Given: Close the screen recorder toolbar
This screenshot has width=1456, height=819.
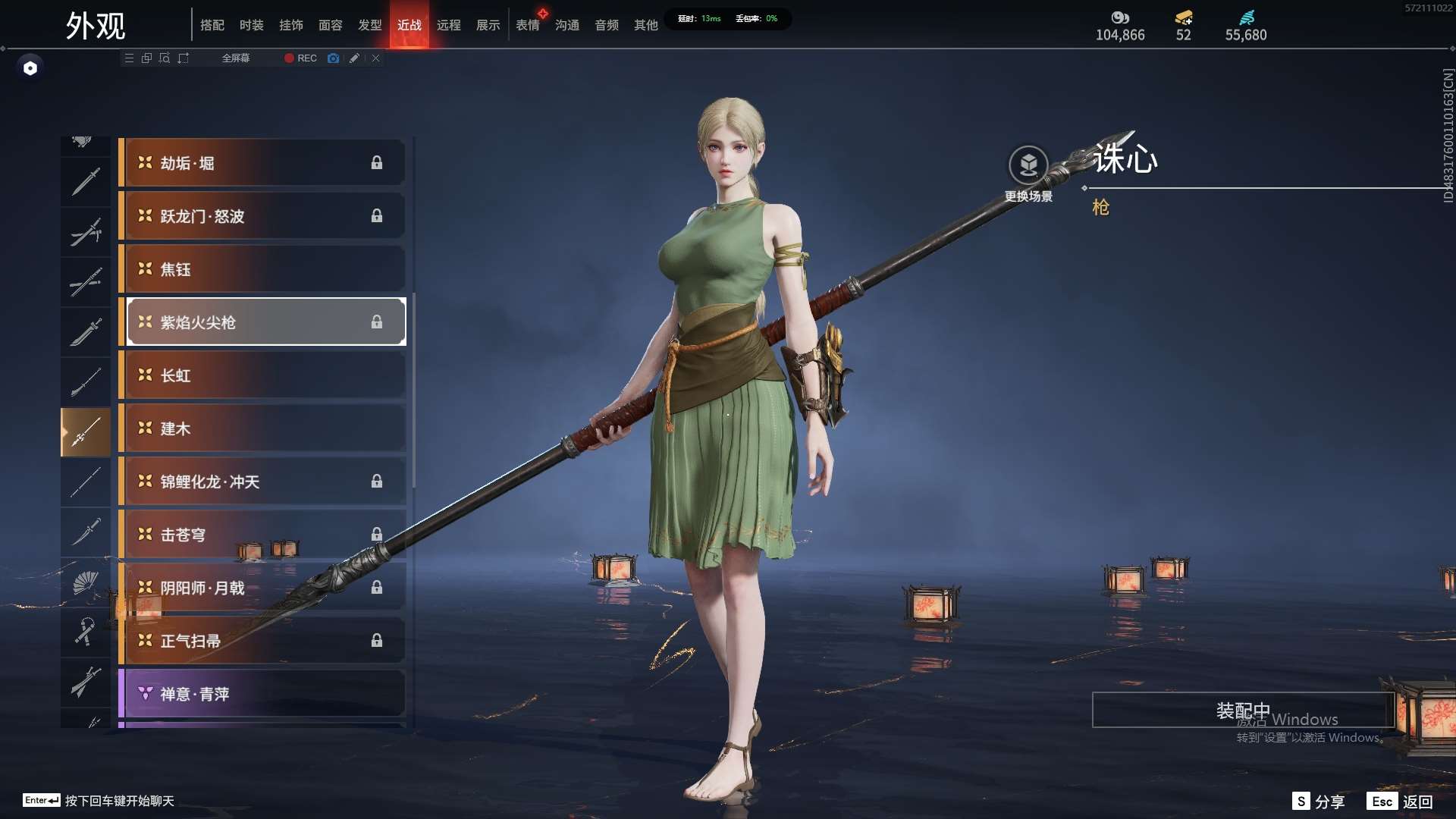Looking at the screenshot, I should (x=376, y=58).
